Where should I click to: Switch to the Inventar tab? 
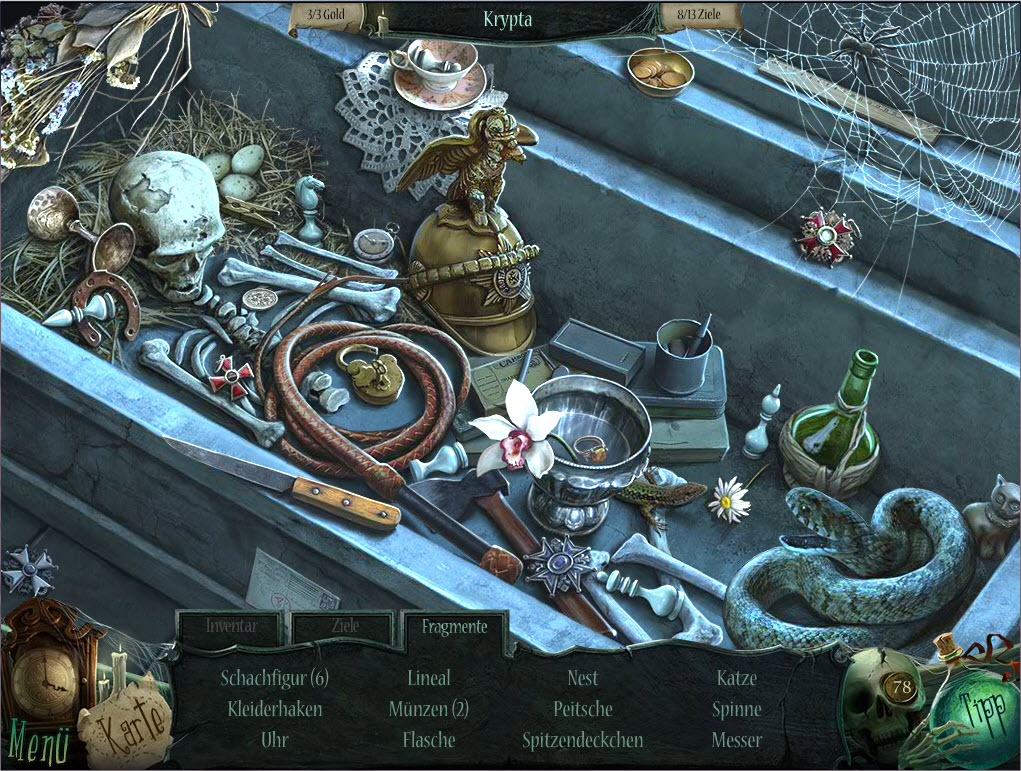click(231, 627)
